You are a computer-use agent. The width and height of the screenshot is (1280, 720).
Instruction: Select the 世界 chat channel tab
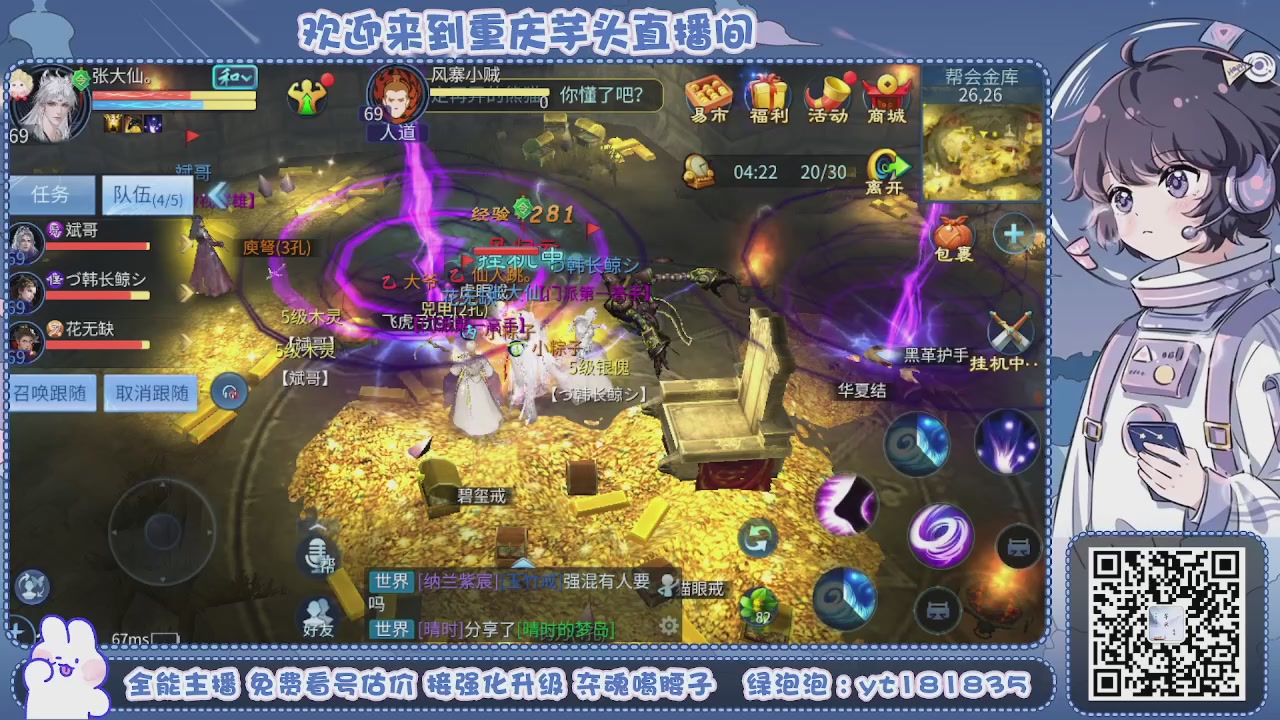pyautogui.click(x=392, y=580)
